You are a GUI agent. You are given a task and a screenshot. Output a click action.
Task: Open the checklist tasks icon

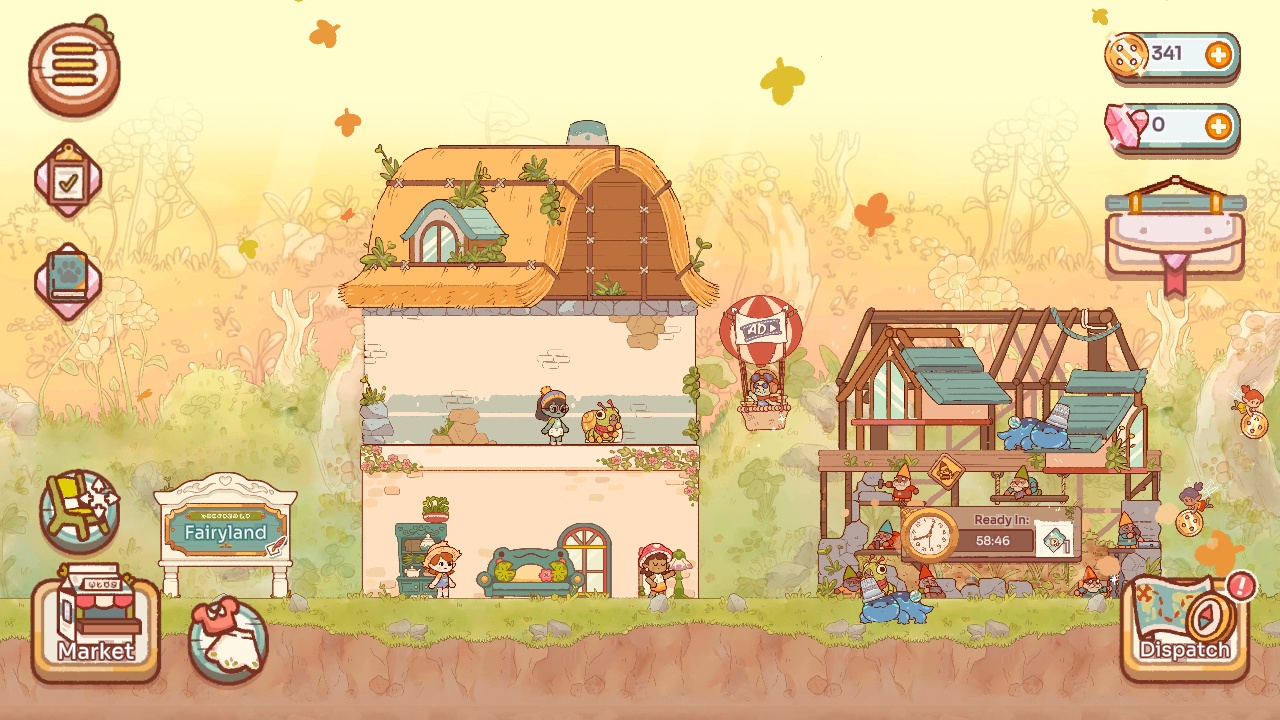[x=68, y=180]
